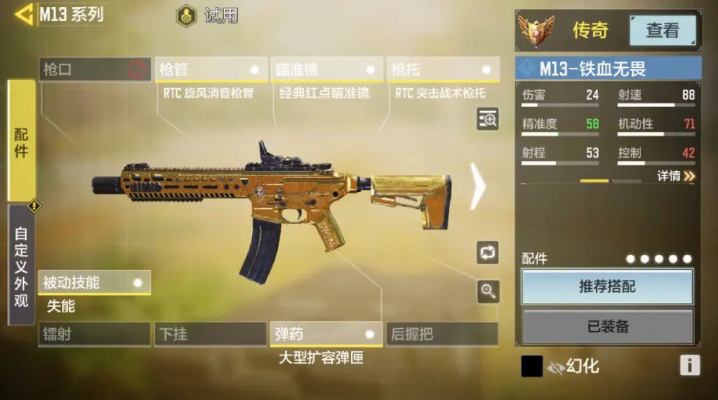Viewport: 718px width, 400px height.
Task: Open the 后握把 rear grip slot
Action: [x=442, y=334]
